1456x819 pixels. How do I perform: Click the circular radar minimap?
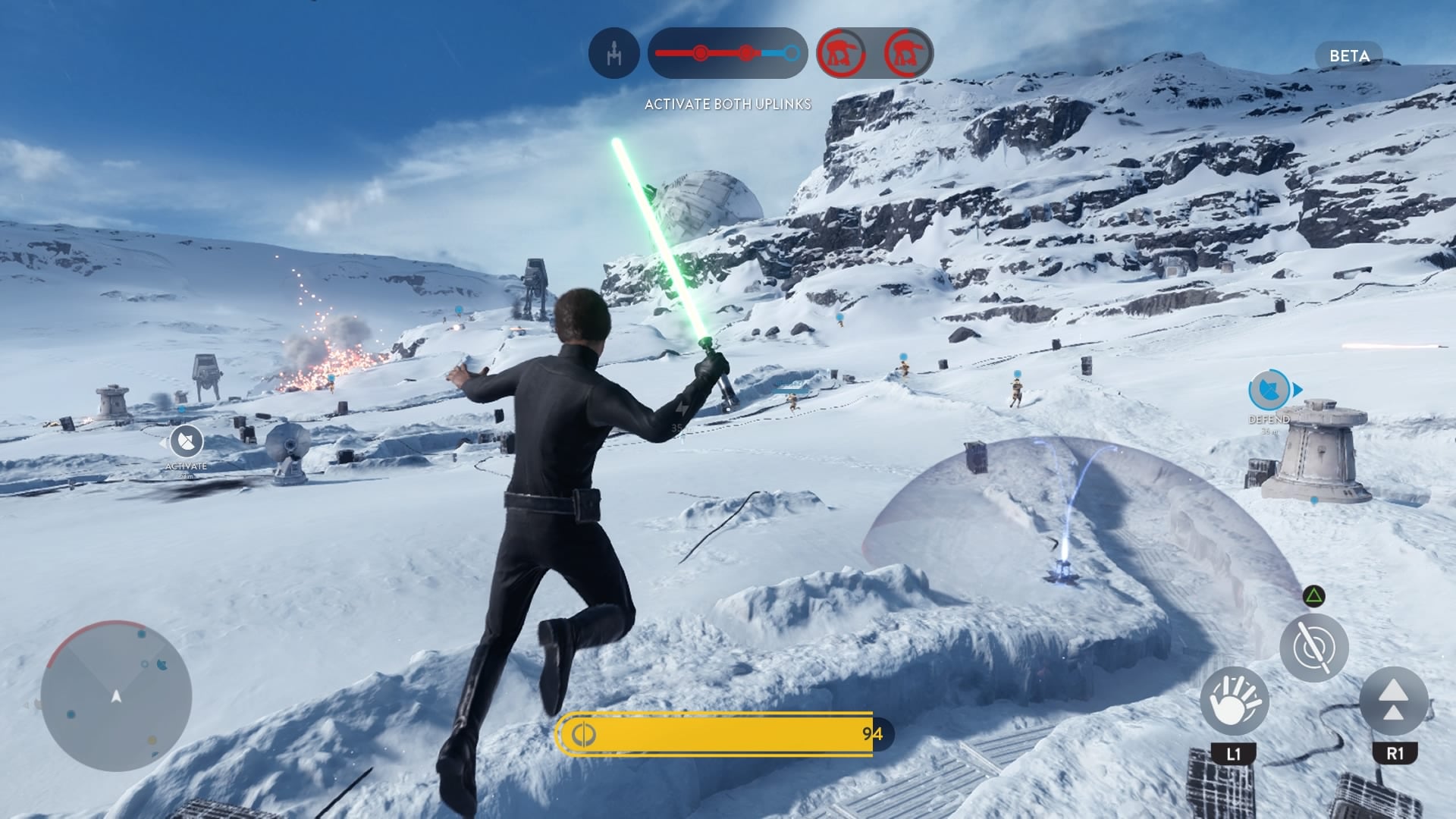[x=116, y=696]
